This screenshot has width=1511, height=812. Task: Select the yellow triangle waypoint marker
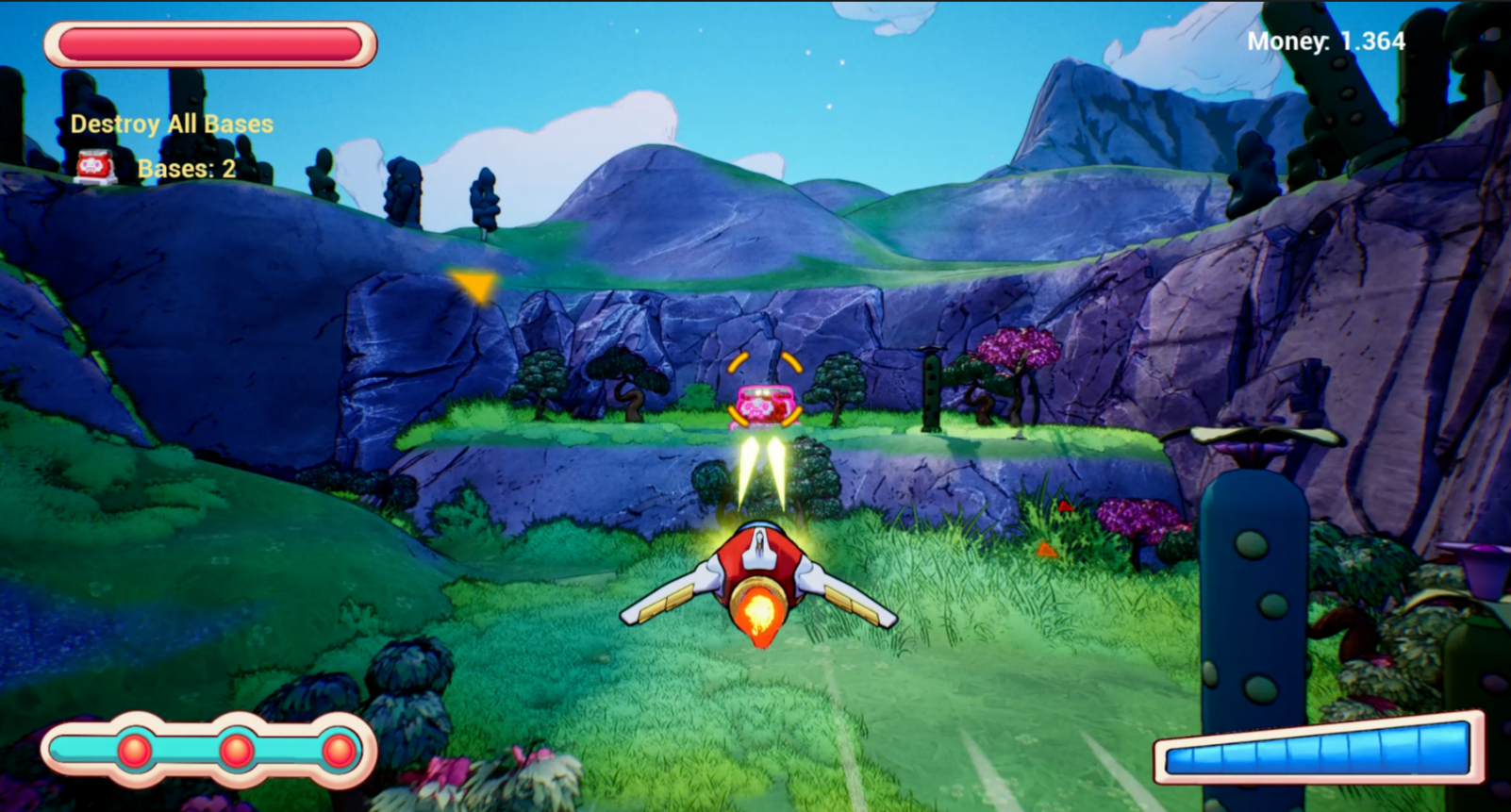click(473, 286)
